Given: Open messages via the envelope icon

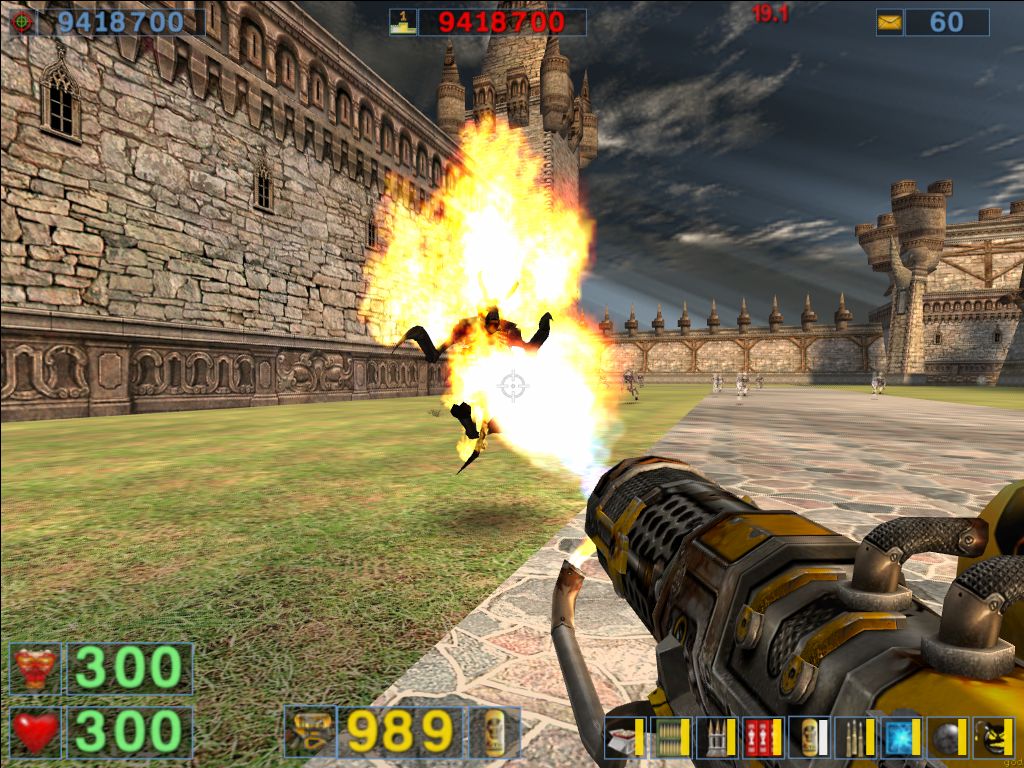Looking at the screenshot, I should (x=889, y=22).
